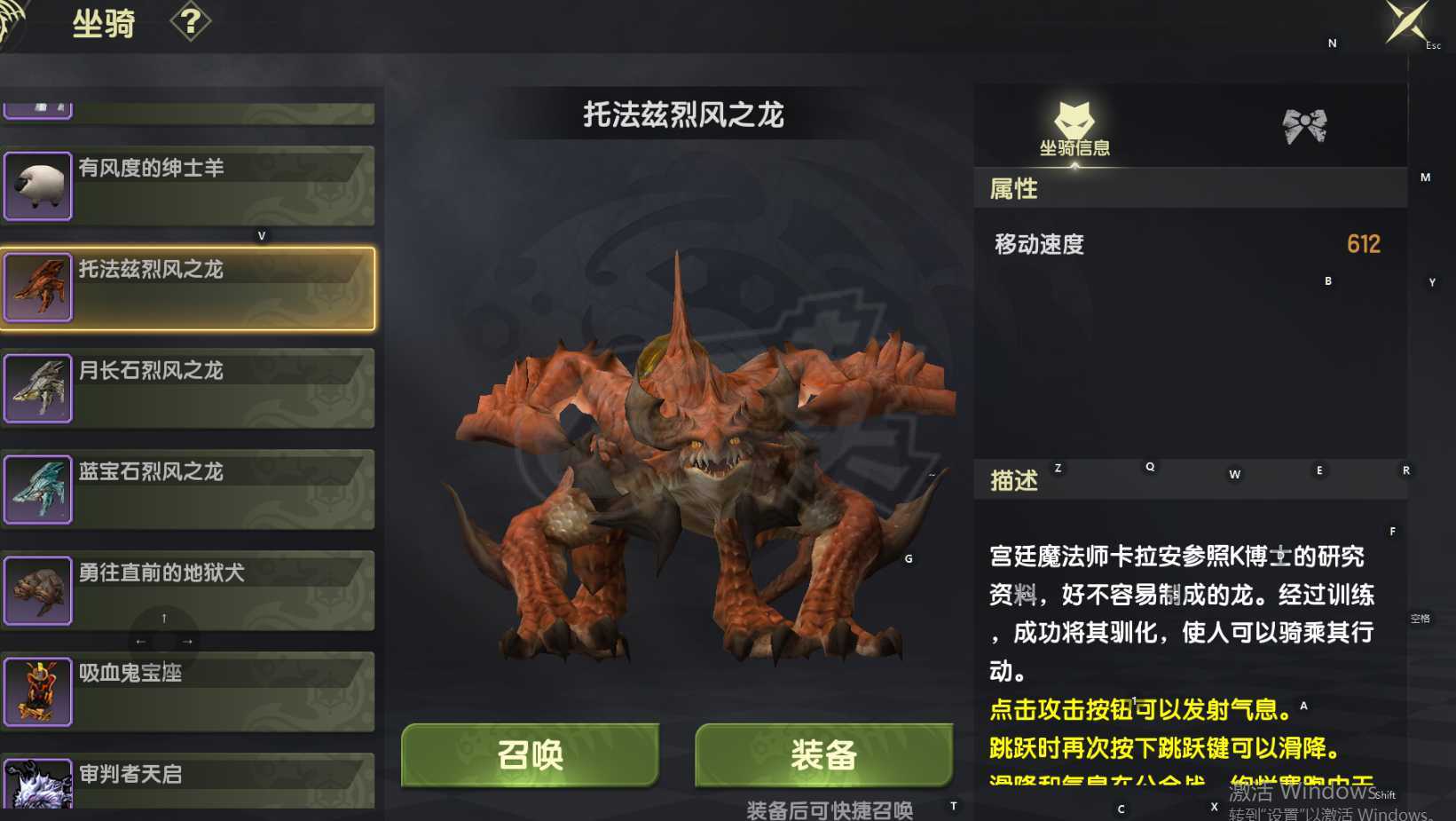Click the 托法兹烈风之龙 mount thumbnail

[x=39, y=287]
